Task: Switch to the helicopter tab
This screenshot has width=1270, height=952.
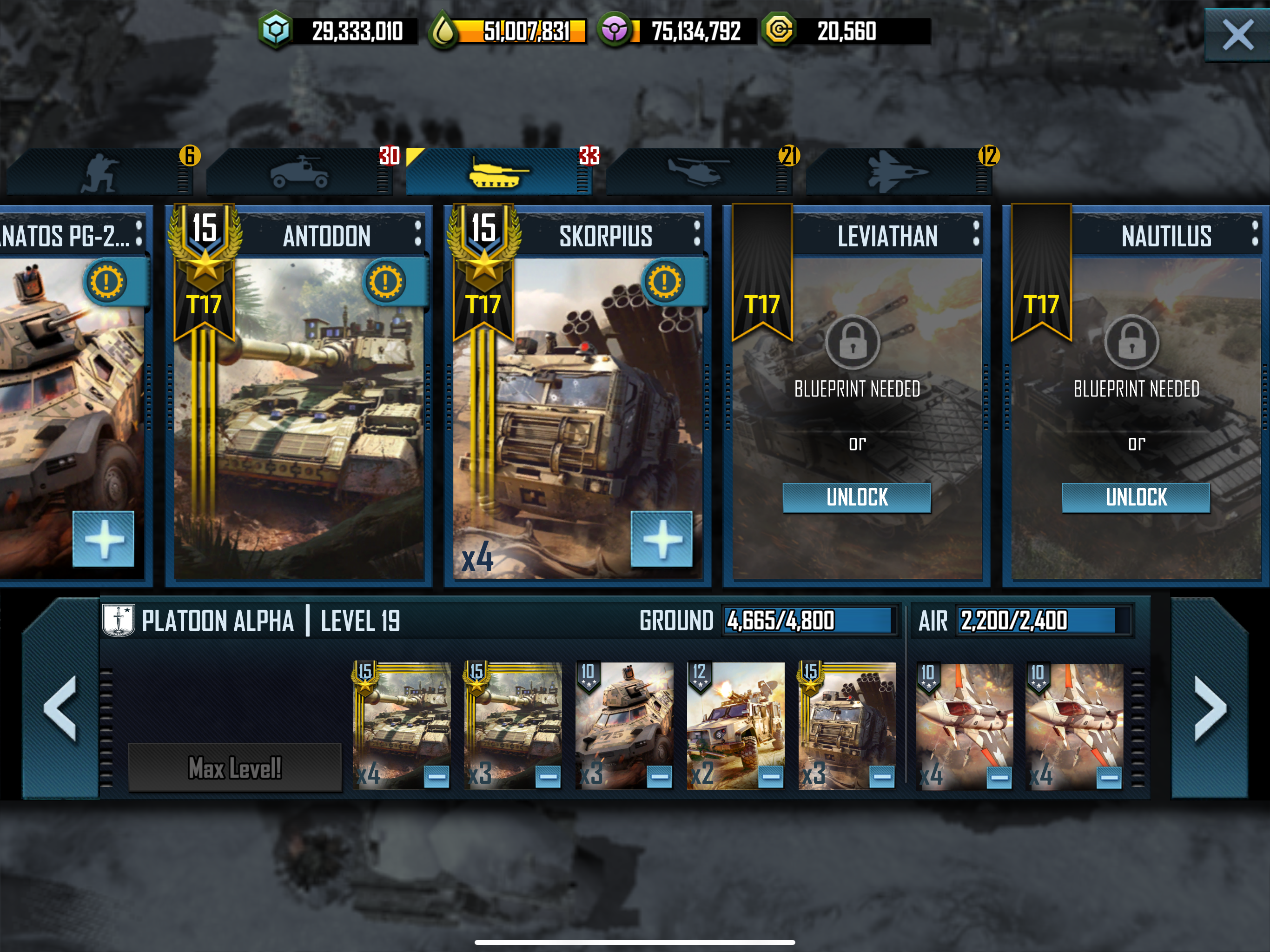Action: pyautogui.click(x=698, y=172)
